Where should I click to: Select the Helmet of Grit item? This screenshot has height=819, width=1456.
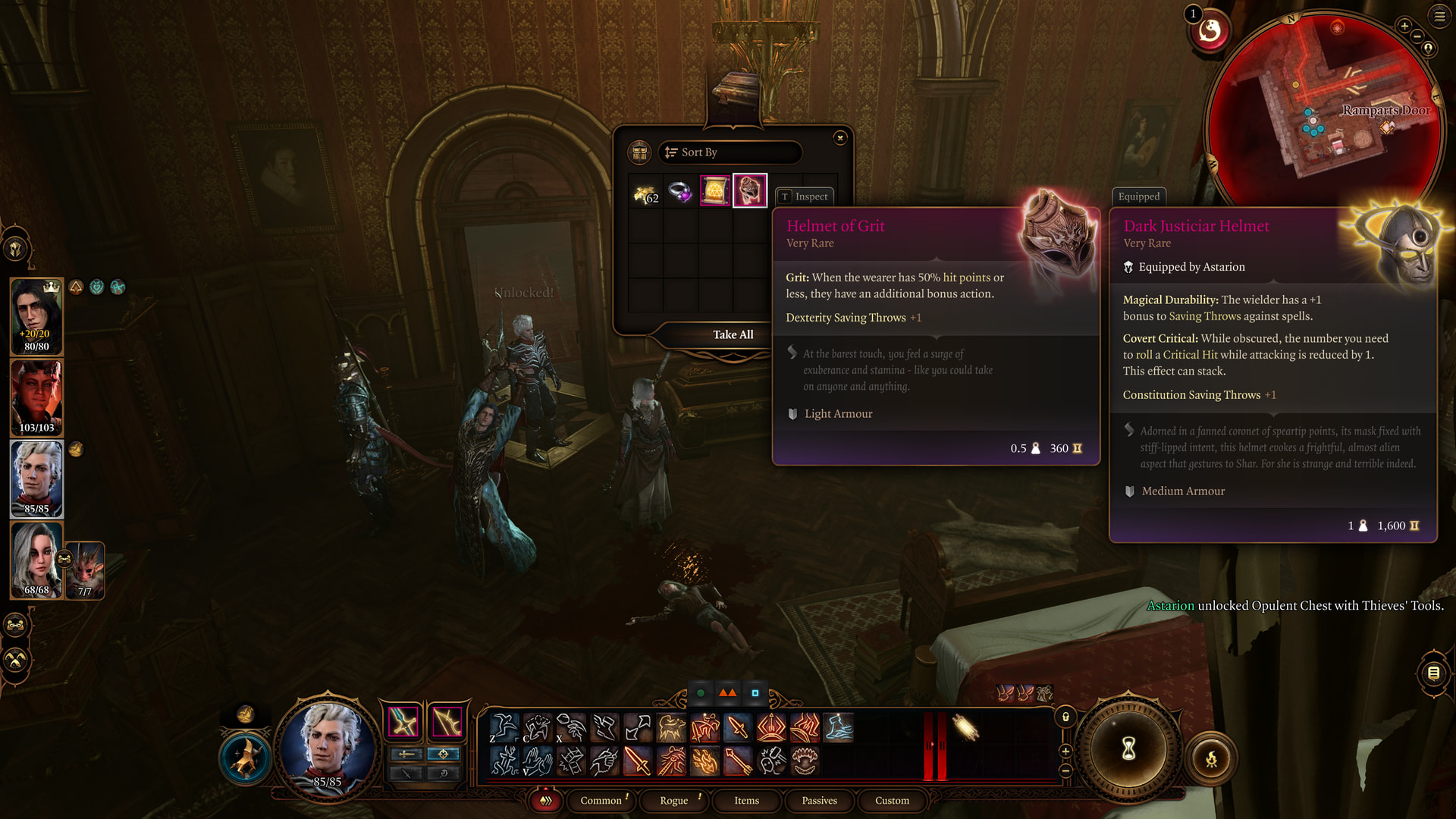750,190
